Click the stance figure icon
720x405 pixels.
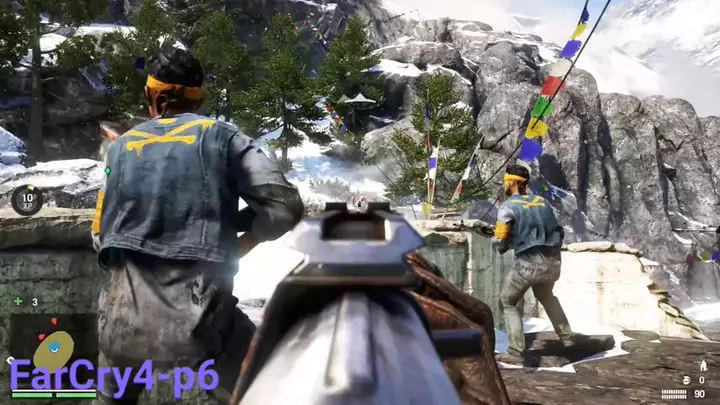pyautogui.click(x=702, y=365)
